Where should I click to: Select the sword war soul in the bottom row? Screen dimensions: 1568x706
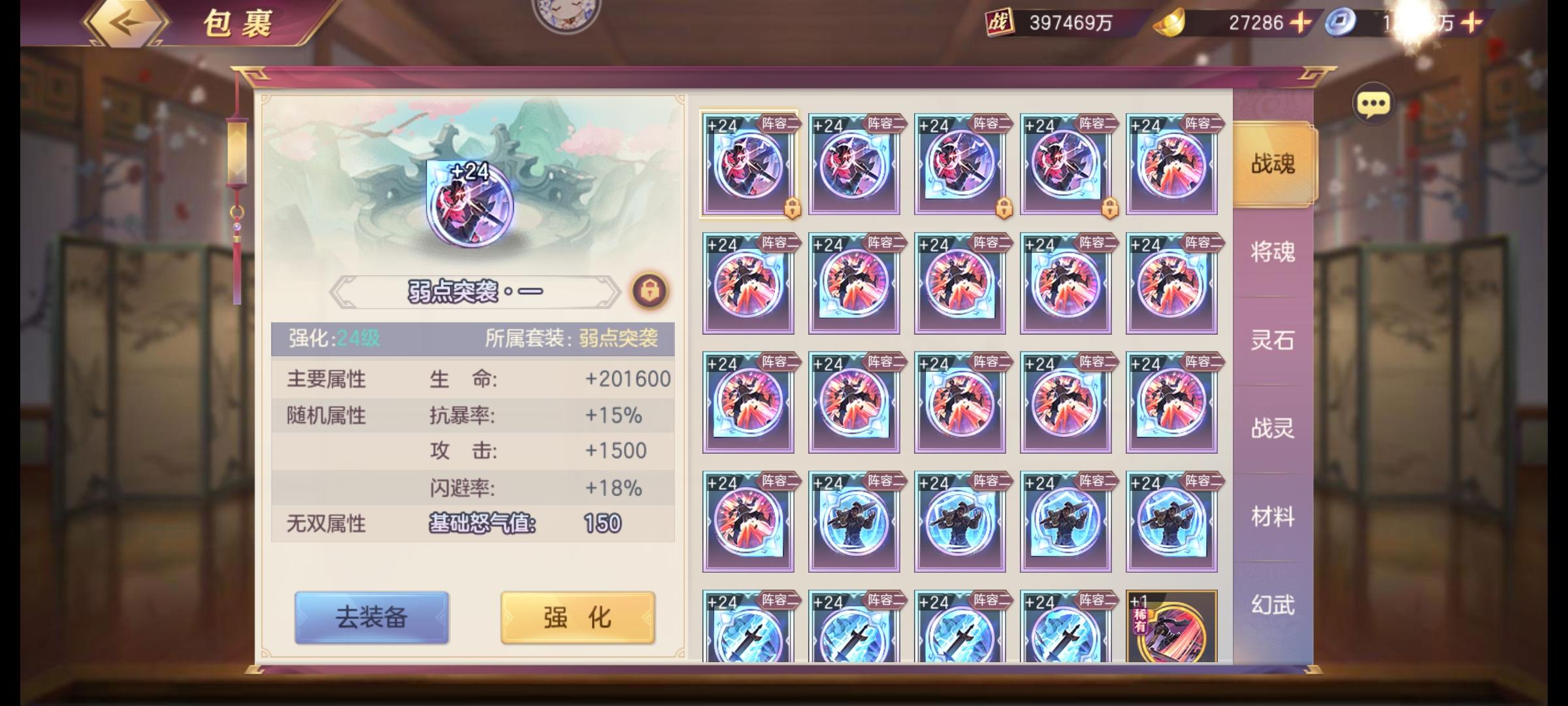click(749, 631)
